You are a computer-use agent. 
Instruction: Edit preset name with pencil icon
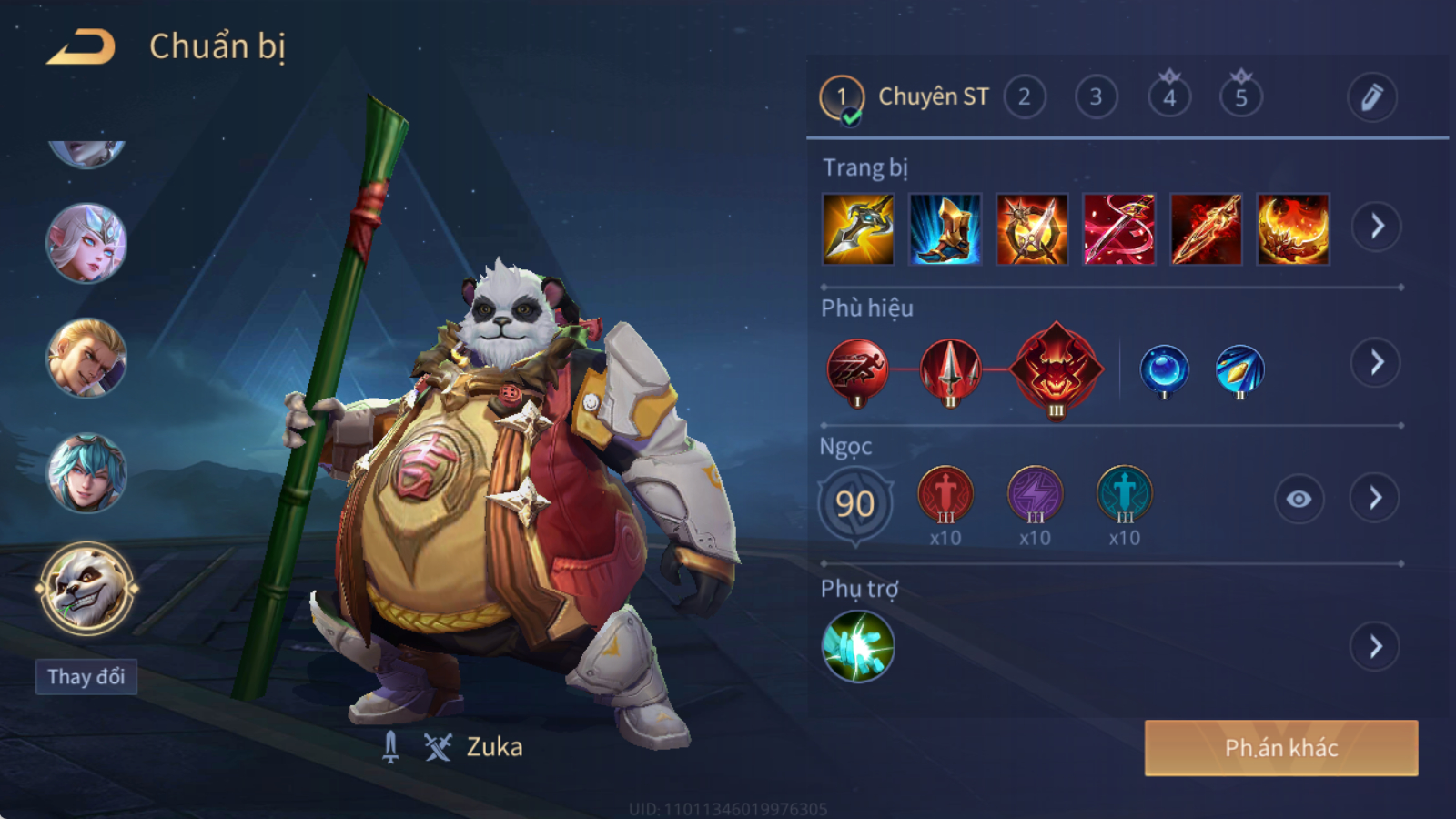coord(1371,97)
